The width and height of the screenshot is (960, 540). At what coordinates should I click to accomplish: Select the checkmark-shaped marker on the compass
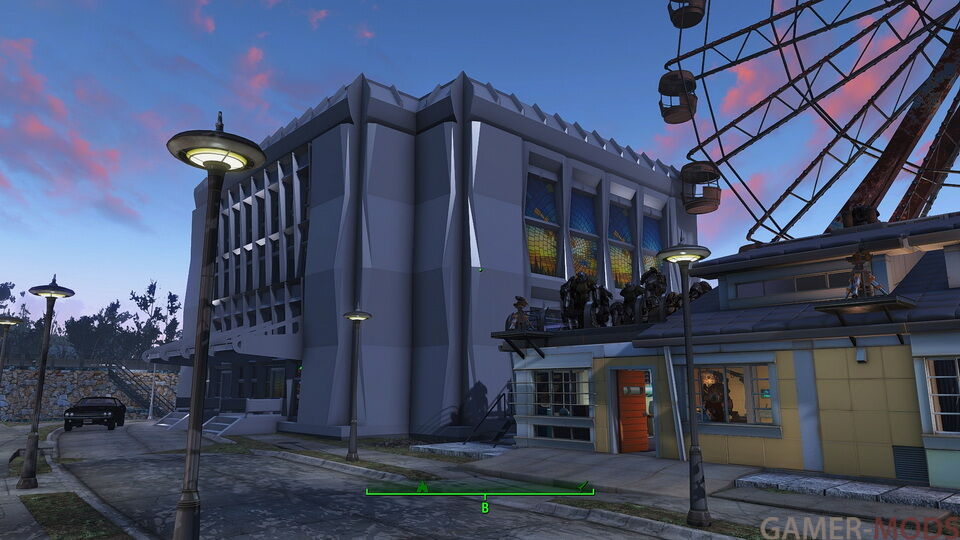[x=584, y=485]
